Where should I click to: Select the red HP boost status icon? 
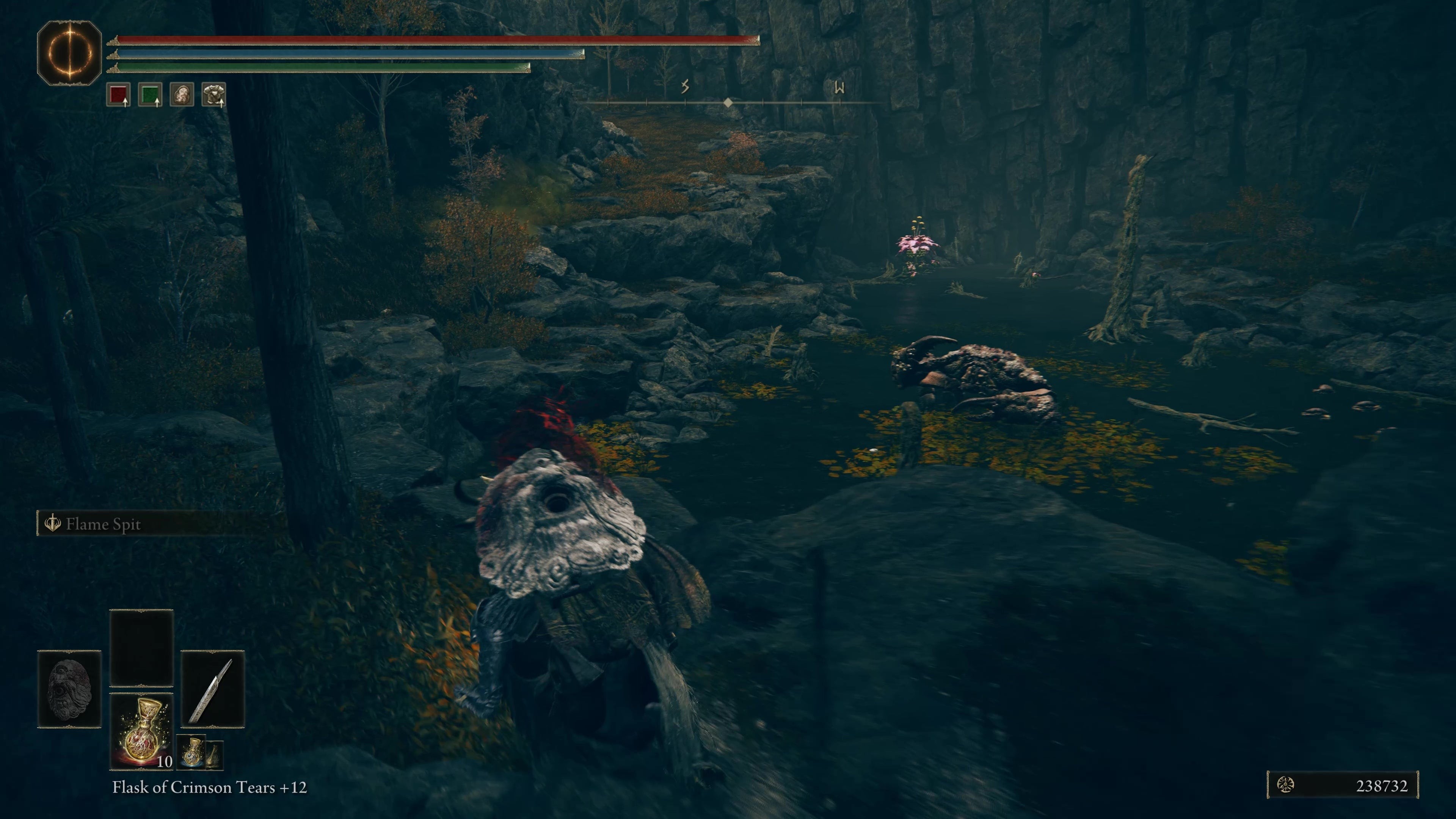118,95
